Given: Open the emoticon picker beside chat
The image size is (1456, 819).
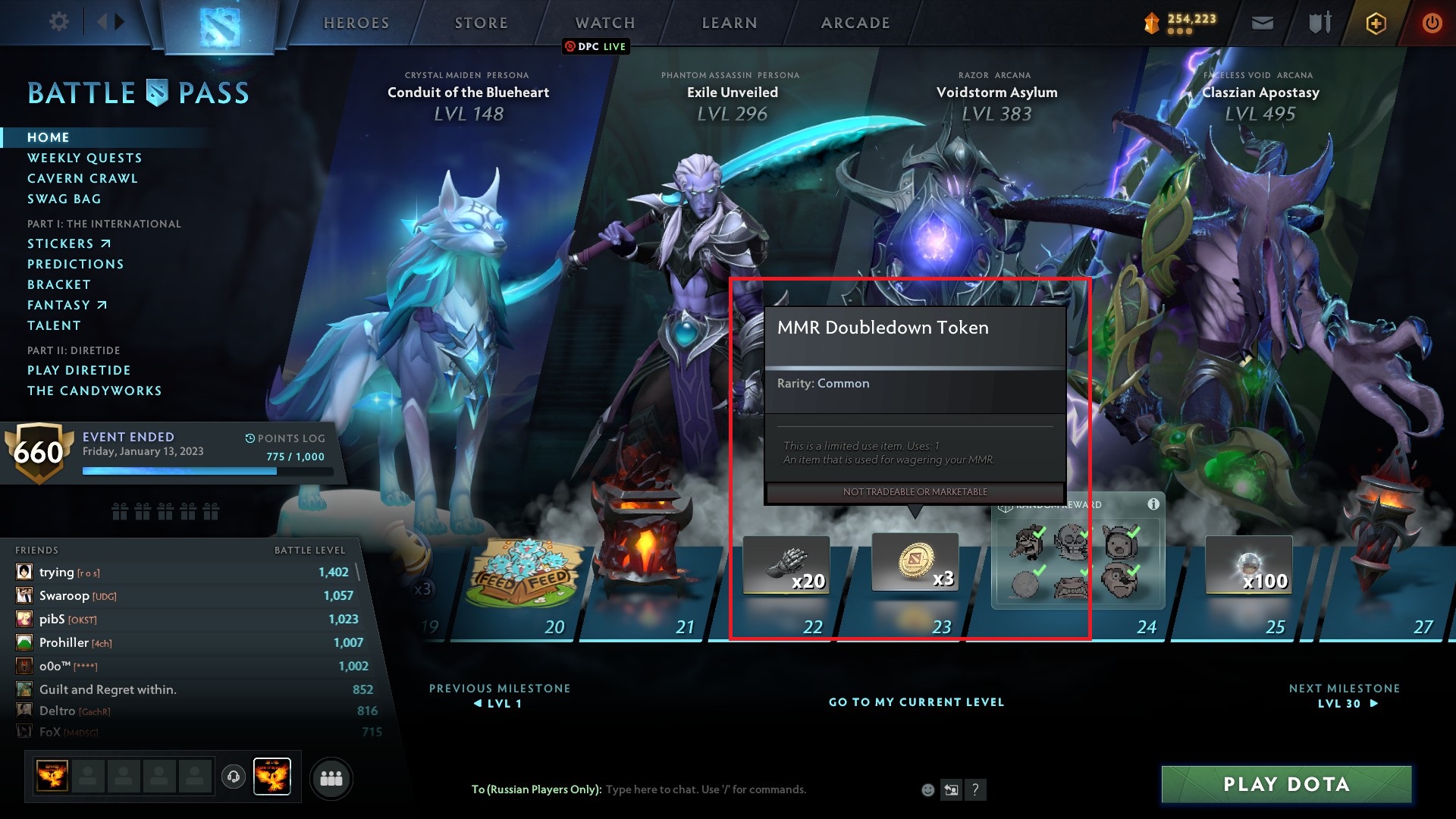Looking at the screenshot, I should pyautogui.click(x=927, y=789).
